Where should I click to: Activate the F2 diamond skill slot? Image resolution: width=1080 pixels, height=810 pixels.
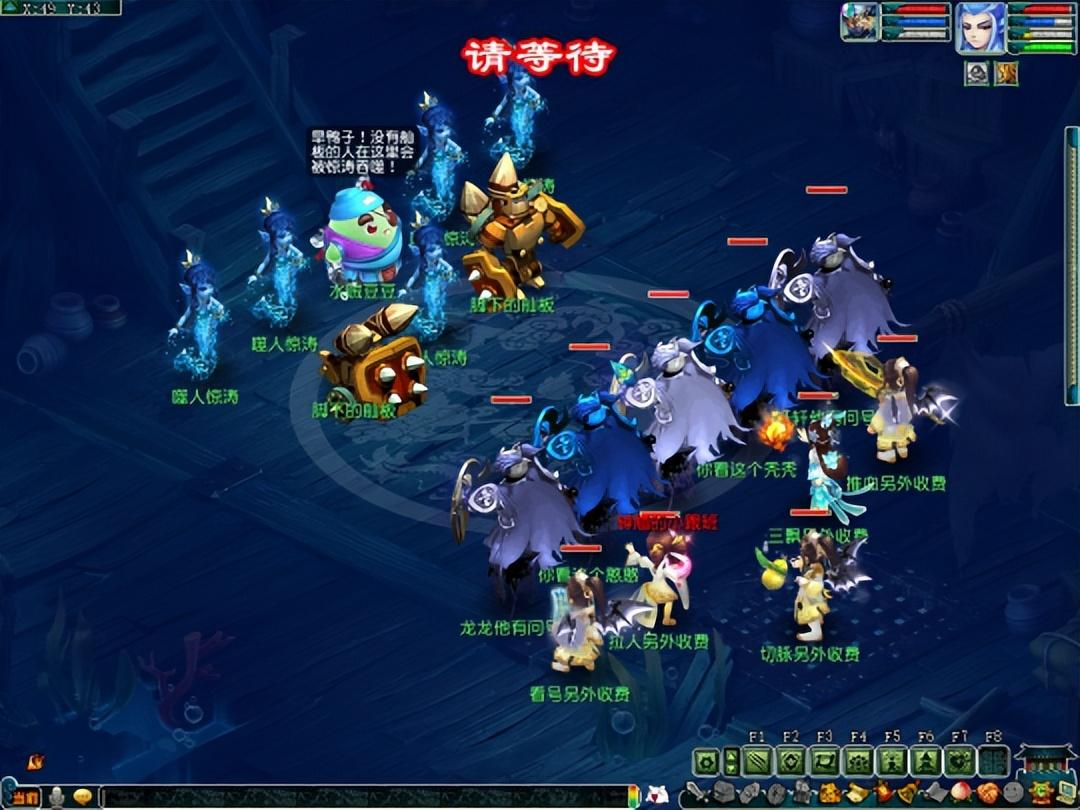(791, 762)
